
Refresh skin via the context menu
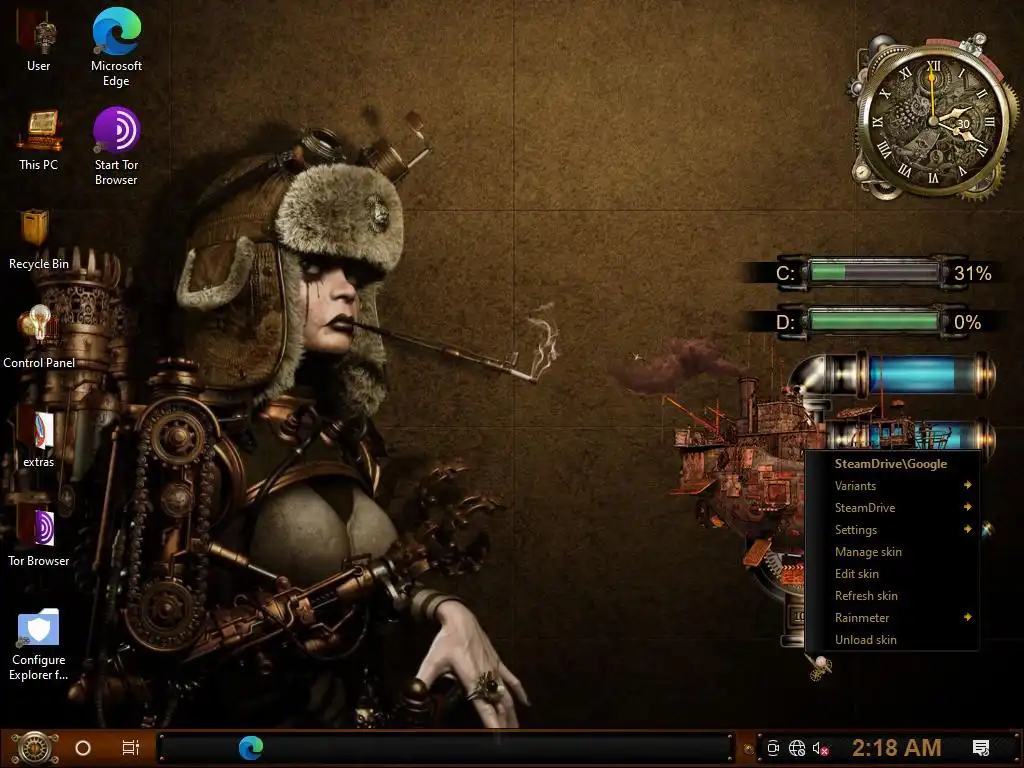pos(866,596)
